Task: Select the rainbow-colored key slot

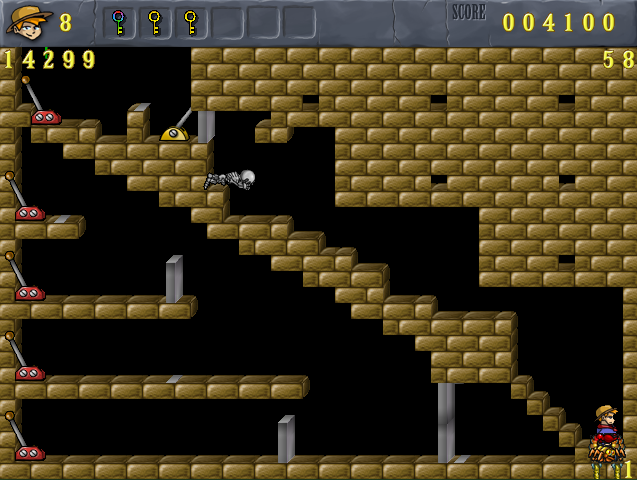Action: [x=119, y=22]
